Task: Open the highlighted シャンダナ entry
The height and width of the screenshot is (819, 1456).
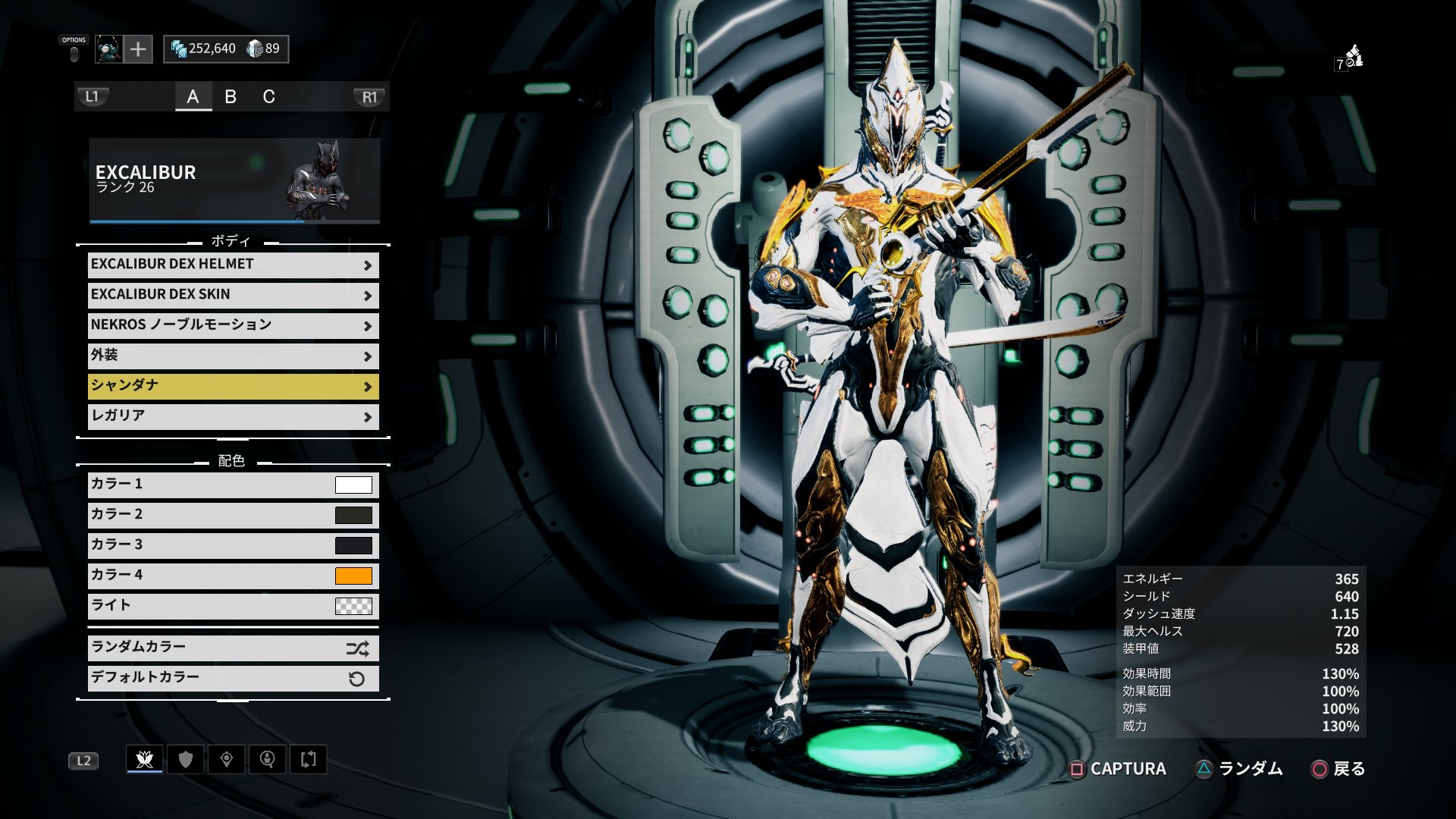Action: 232,385
